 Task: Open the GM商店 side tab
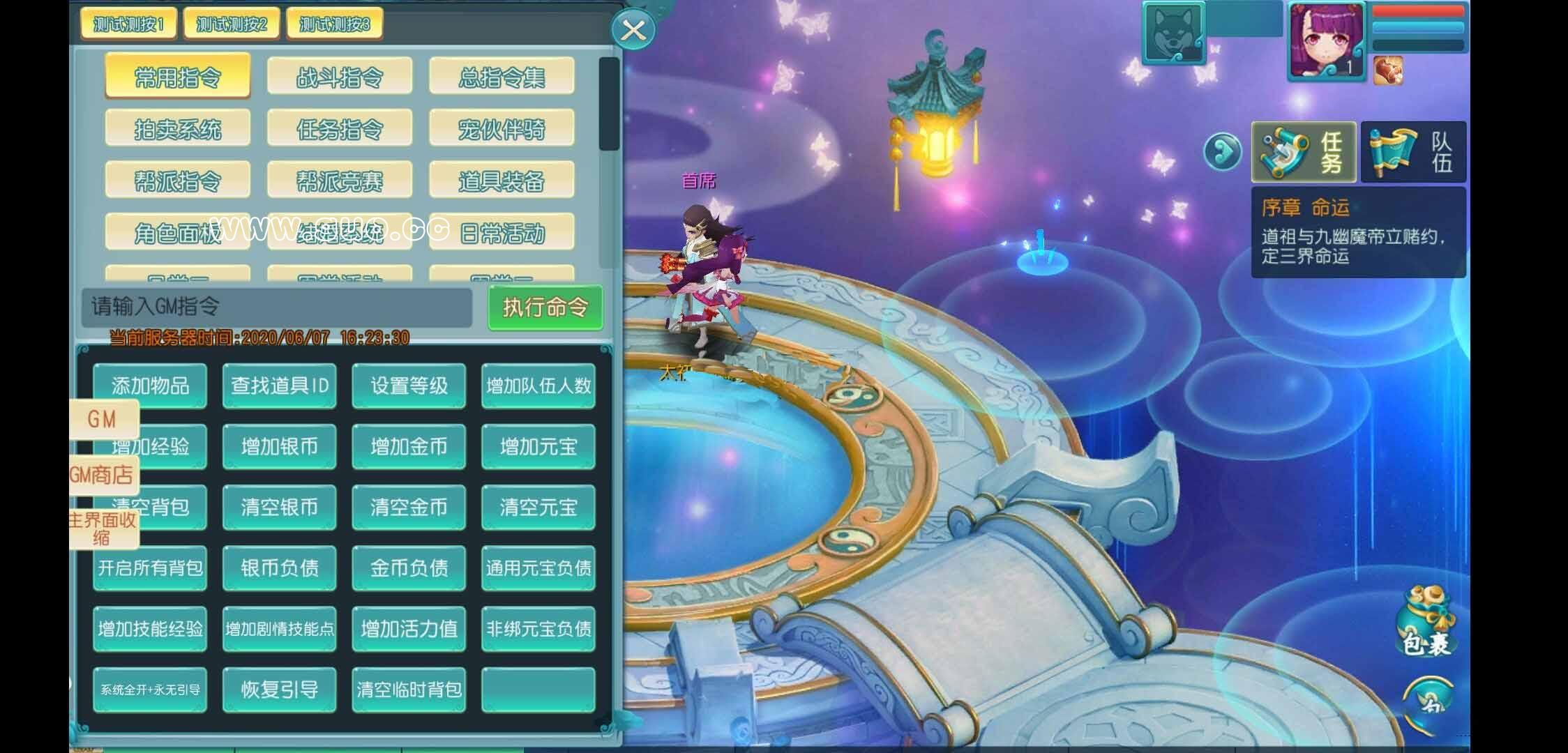103,476
